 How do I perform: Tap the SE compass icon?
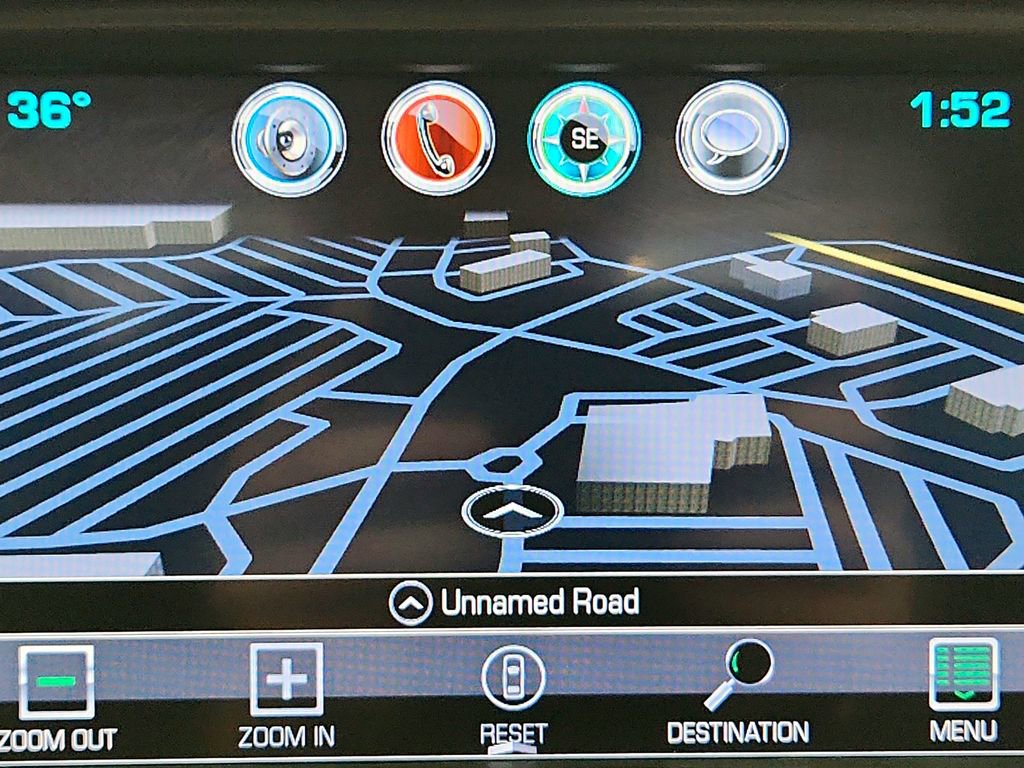(584, 139)
